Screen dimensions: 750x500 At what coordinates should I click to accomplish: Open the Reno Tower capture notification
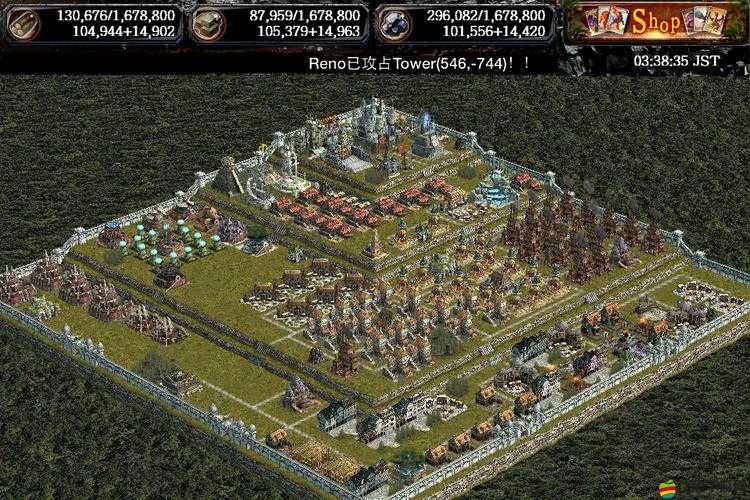(x=418, y=61)
